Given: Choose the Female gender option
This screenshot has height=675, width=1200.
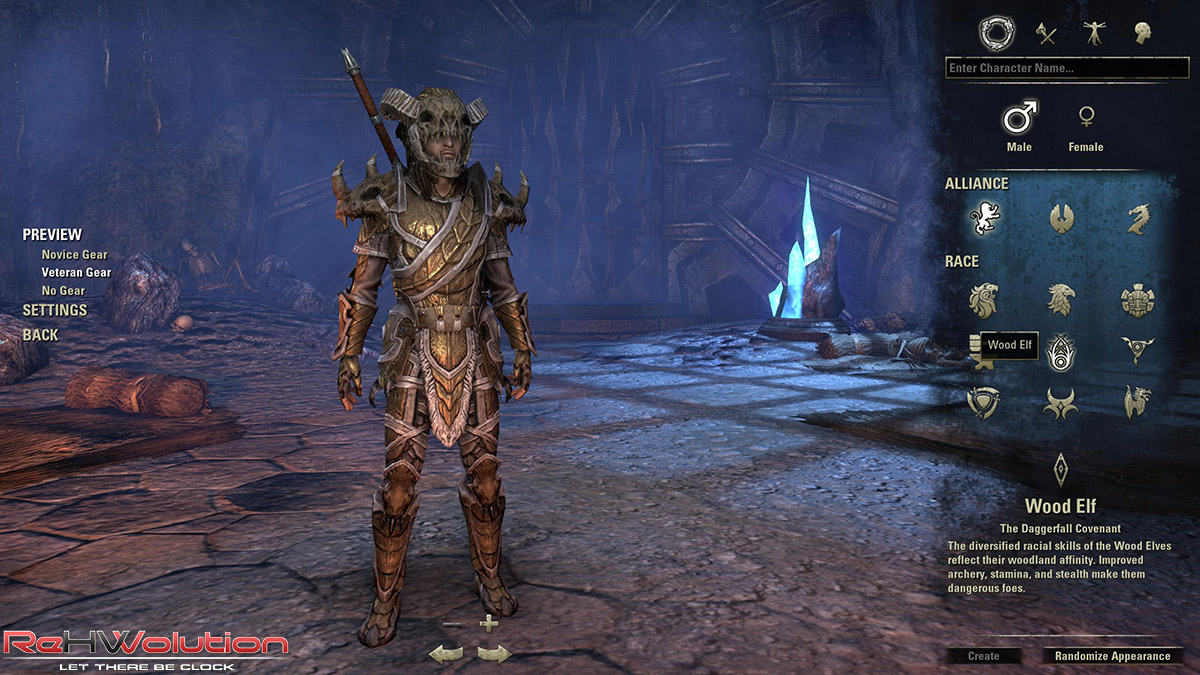Looking at the screenshot, I should (x=1085, y=127).
